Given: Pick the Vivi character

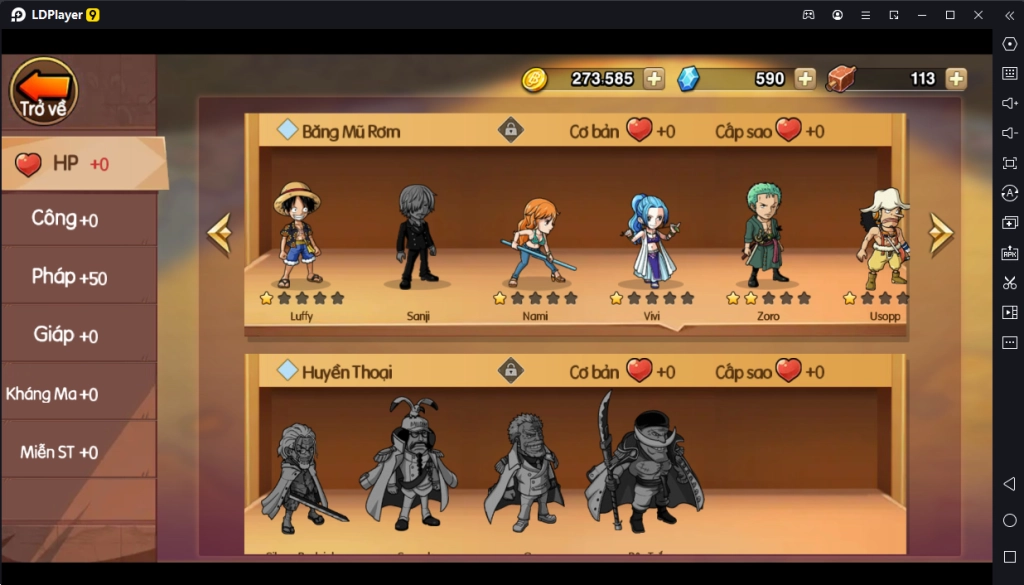Looking at the screenshot, I should click(x=652, y=240).
